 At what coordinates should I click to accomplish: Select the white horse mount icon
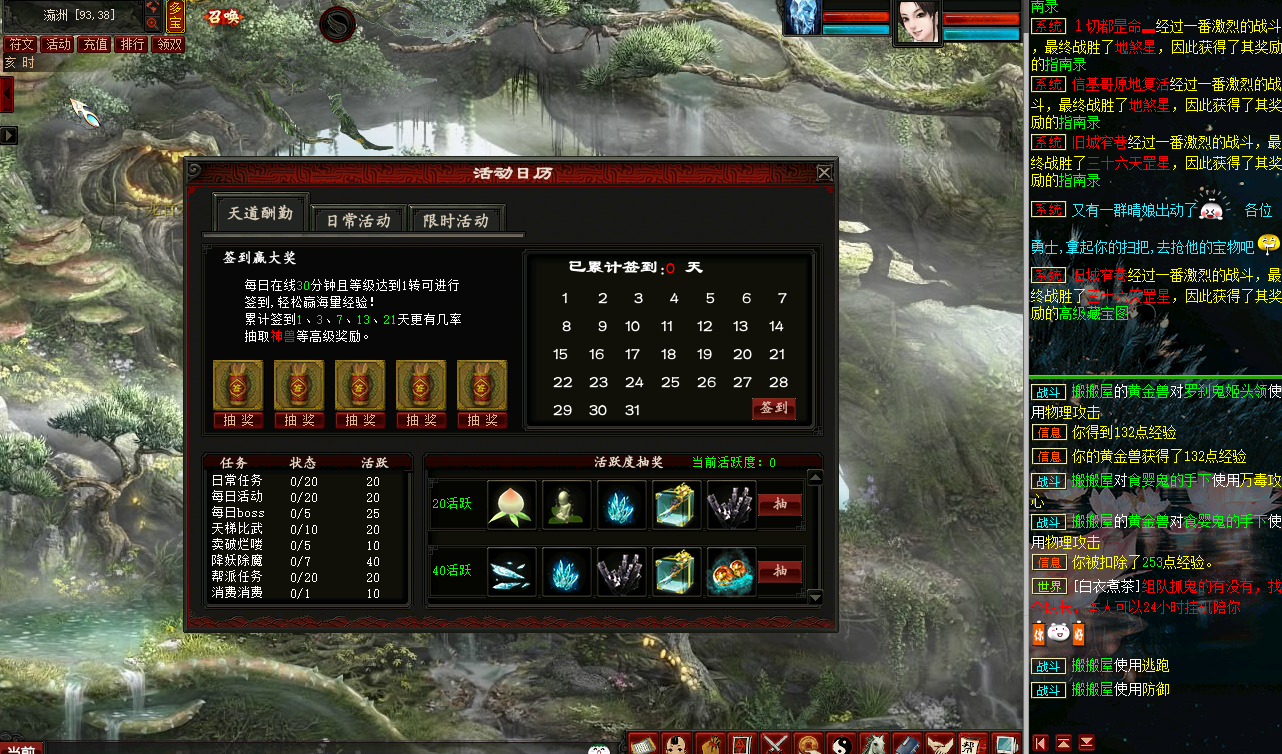[873, 745]
